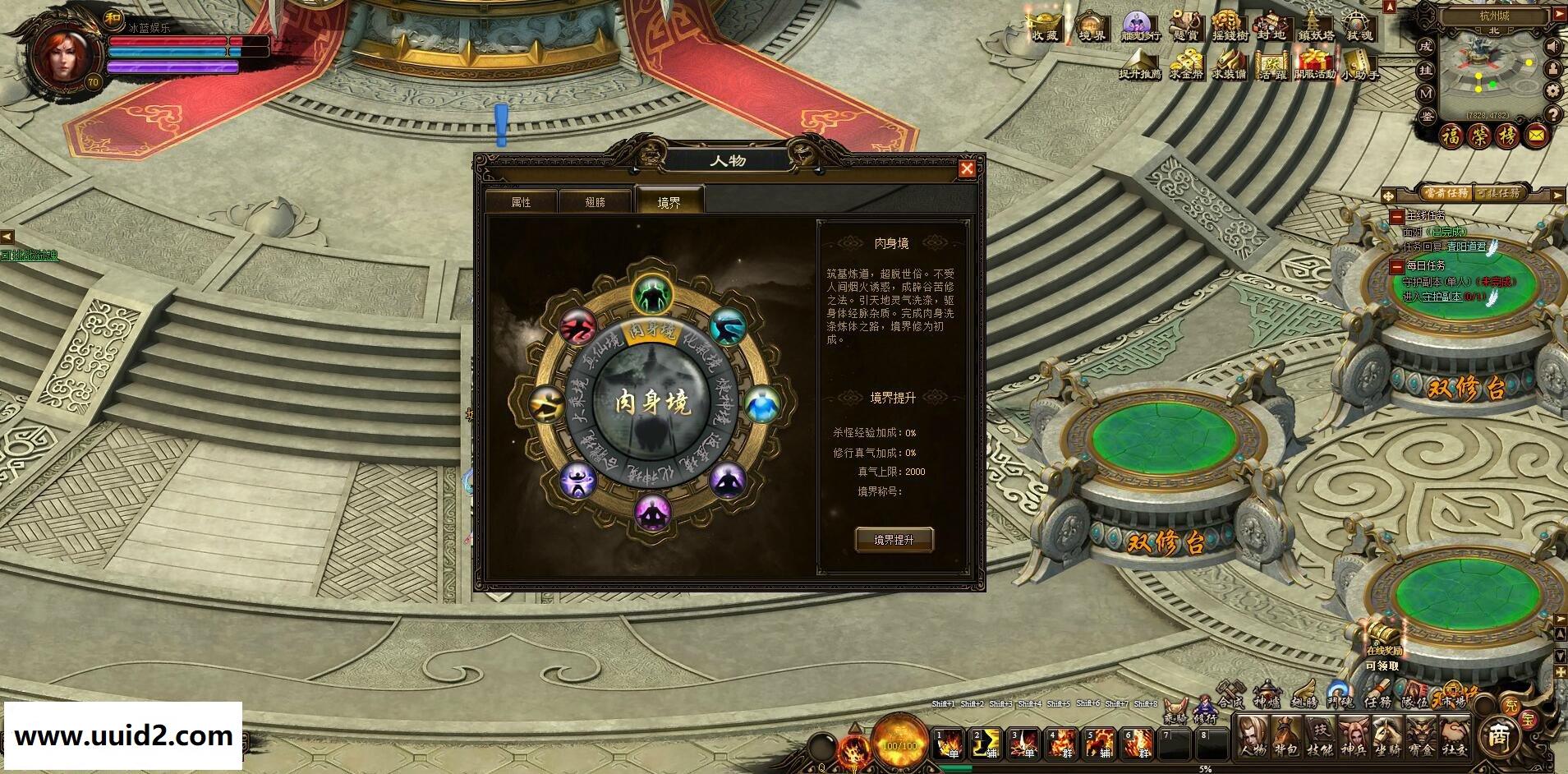
Task: Activate the skill in hotbar slot 1
Action: 951,744
